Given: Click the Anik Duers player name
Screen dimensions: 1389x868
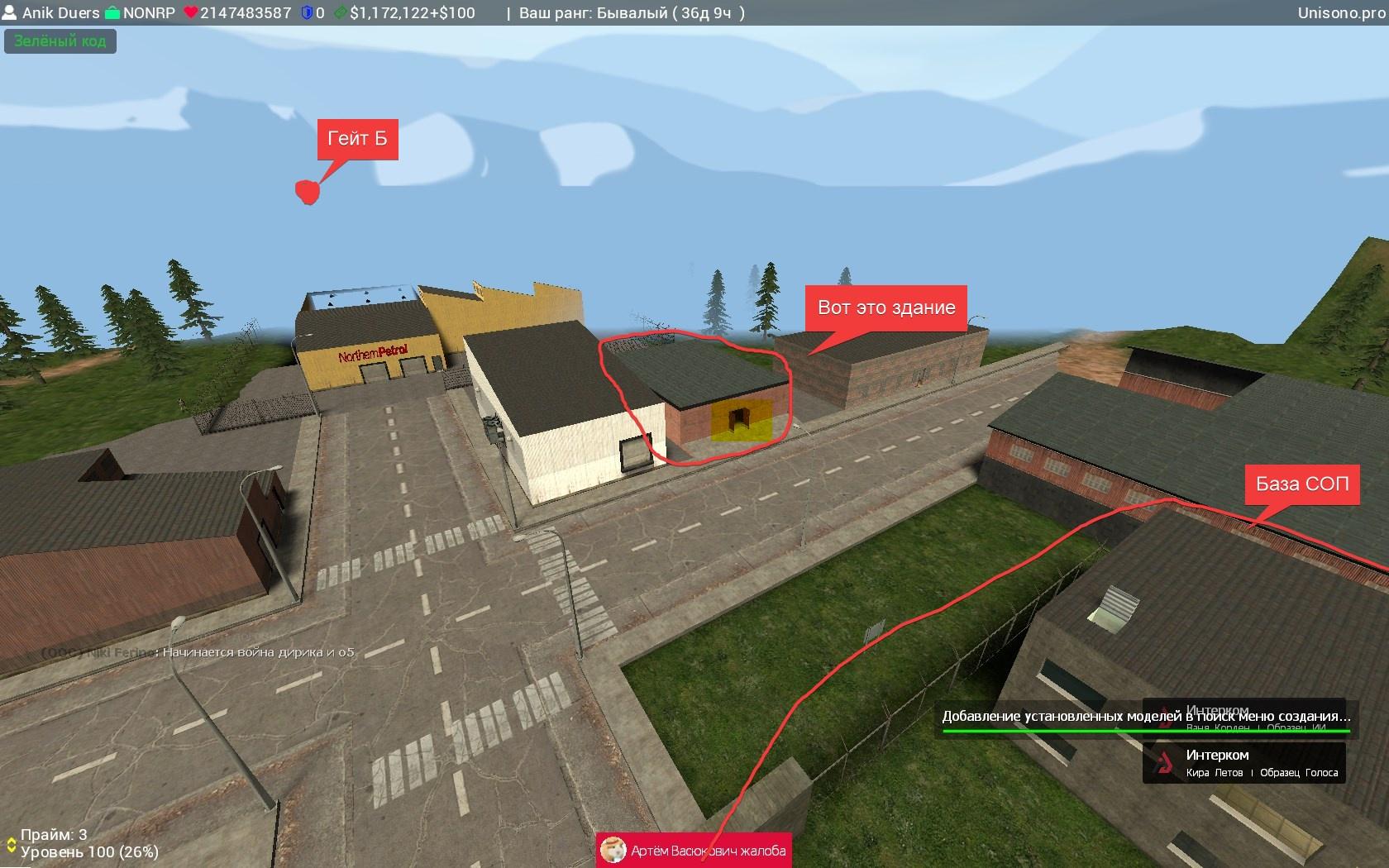Looking at the screenshot, I should 60,12.
